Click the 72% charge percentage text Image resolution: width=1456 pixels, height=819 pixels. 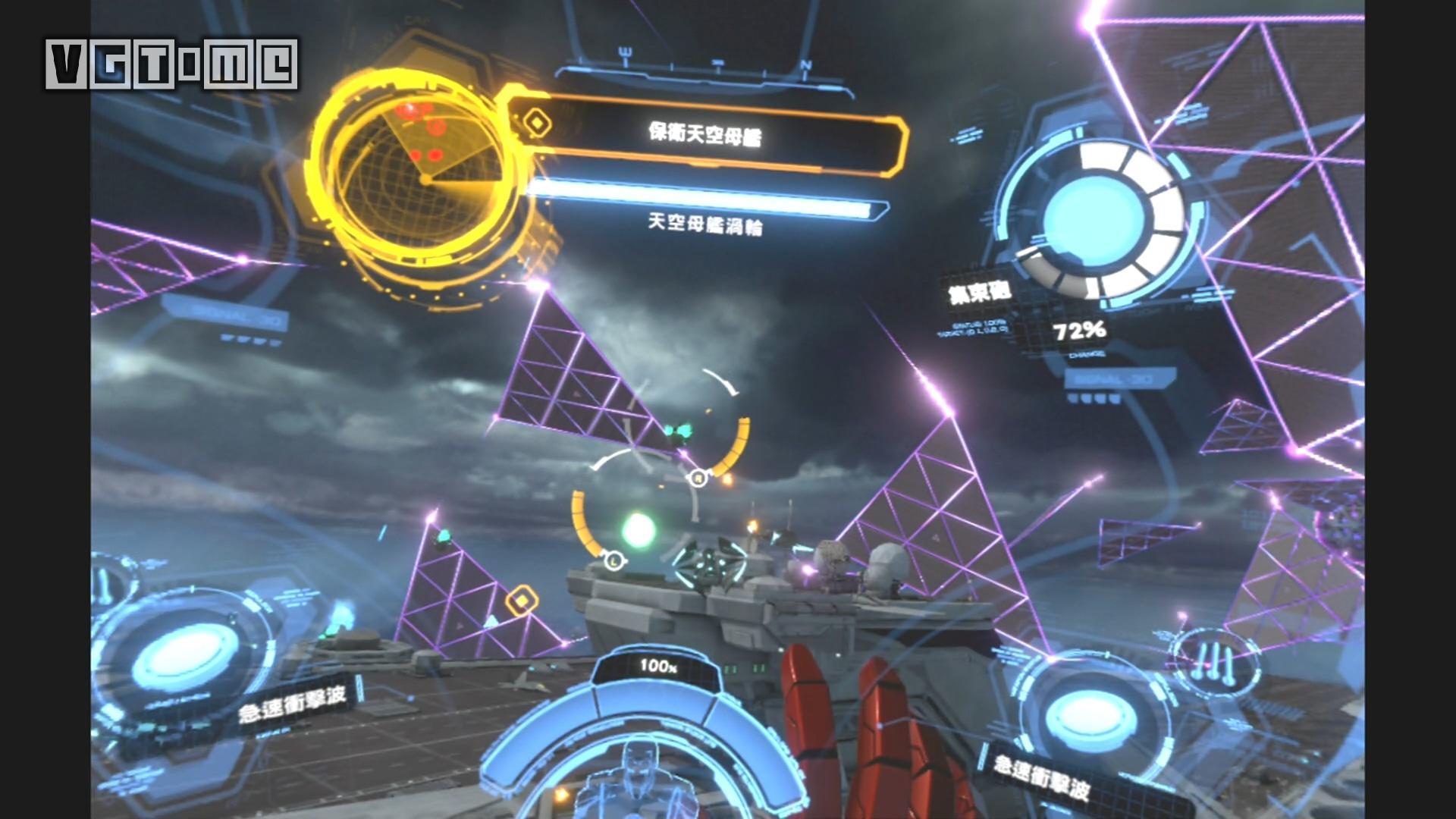click(x=1080, y=330)
